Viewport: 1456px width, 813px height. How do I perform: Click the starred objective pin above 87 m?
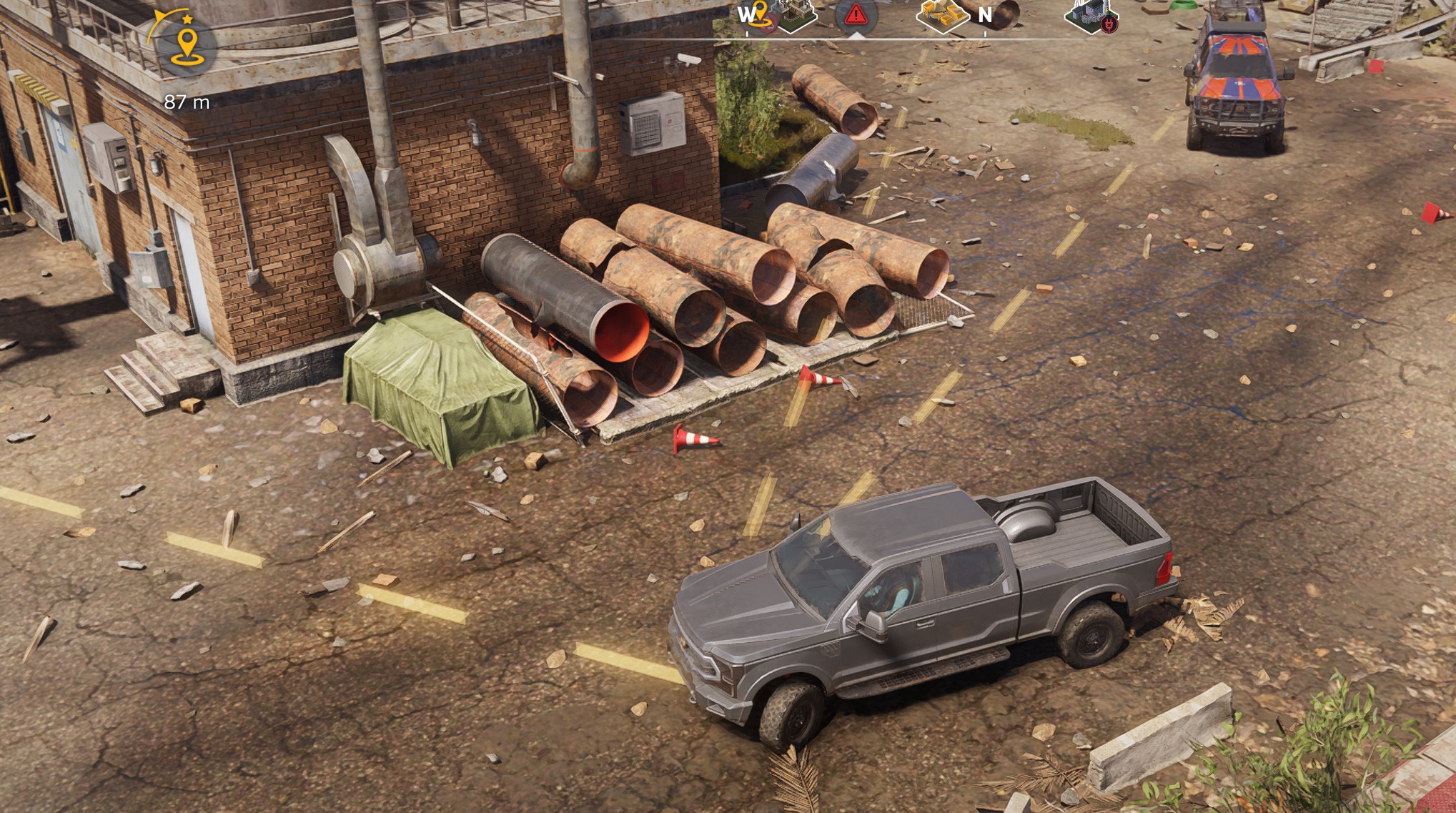point(187,19)
